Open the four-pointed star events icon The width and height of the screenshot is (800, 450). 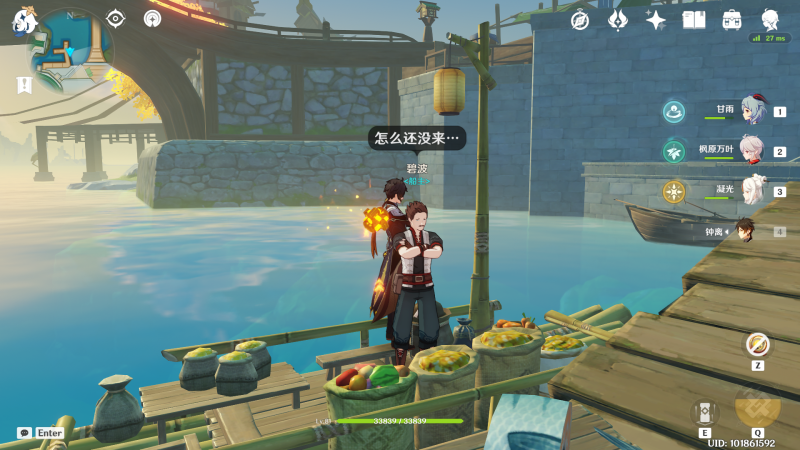click(656, 20)
